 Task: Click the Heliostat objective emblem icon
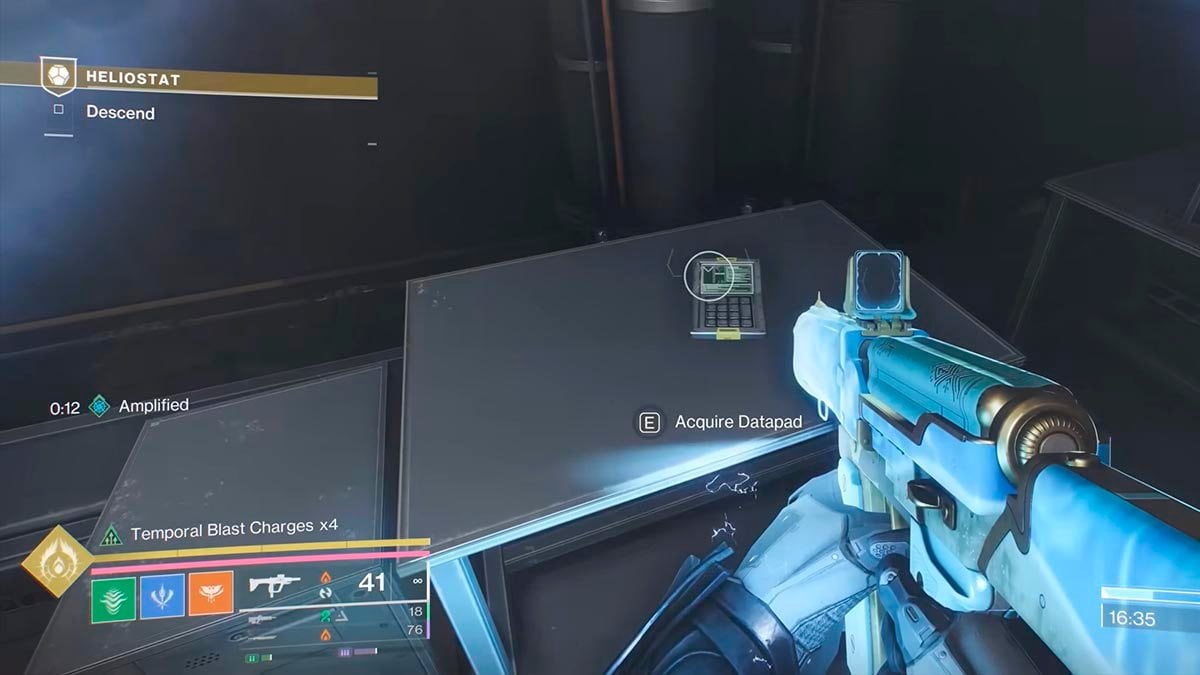pyautogui.click(x=56, y=76)
